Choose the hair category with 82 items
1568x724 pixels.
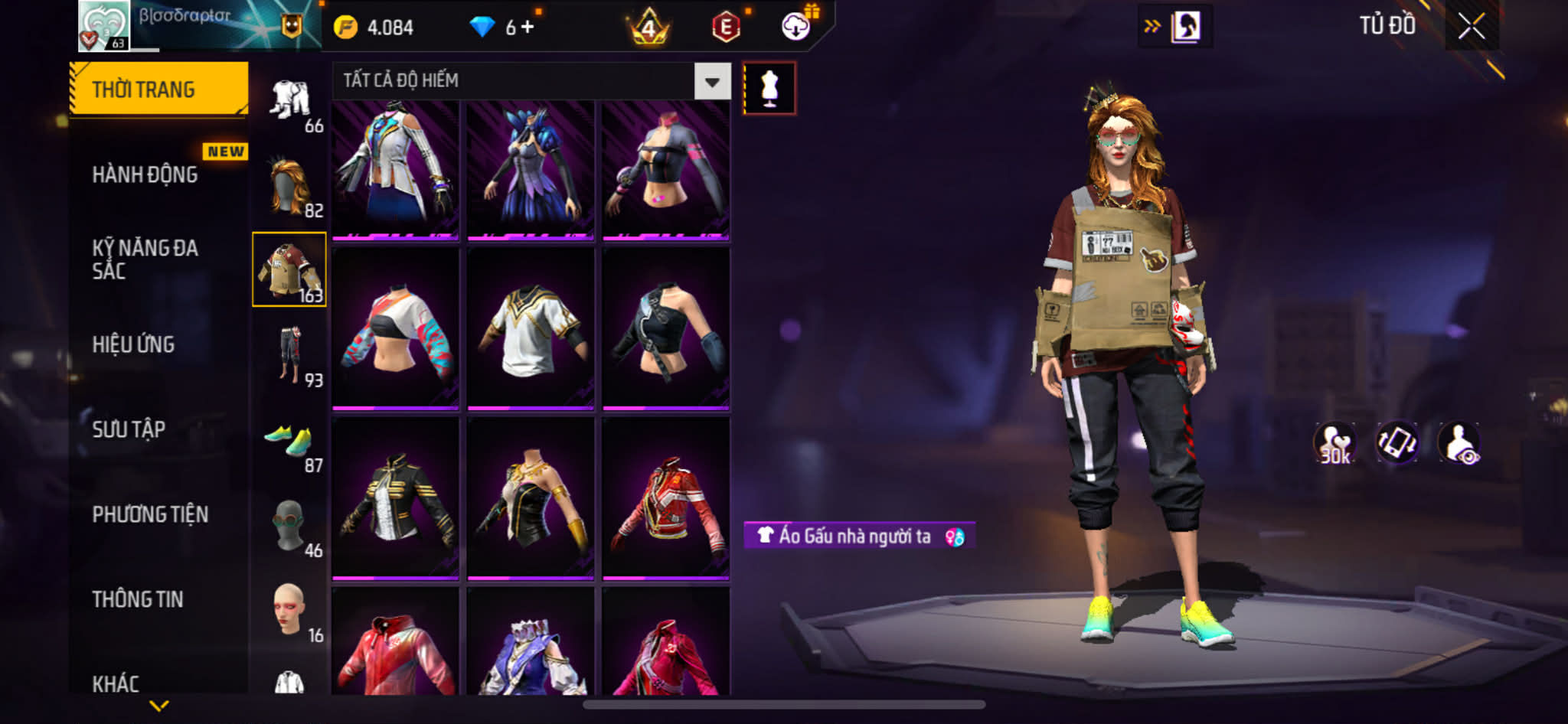[x=290, y=187]
